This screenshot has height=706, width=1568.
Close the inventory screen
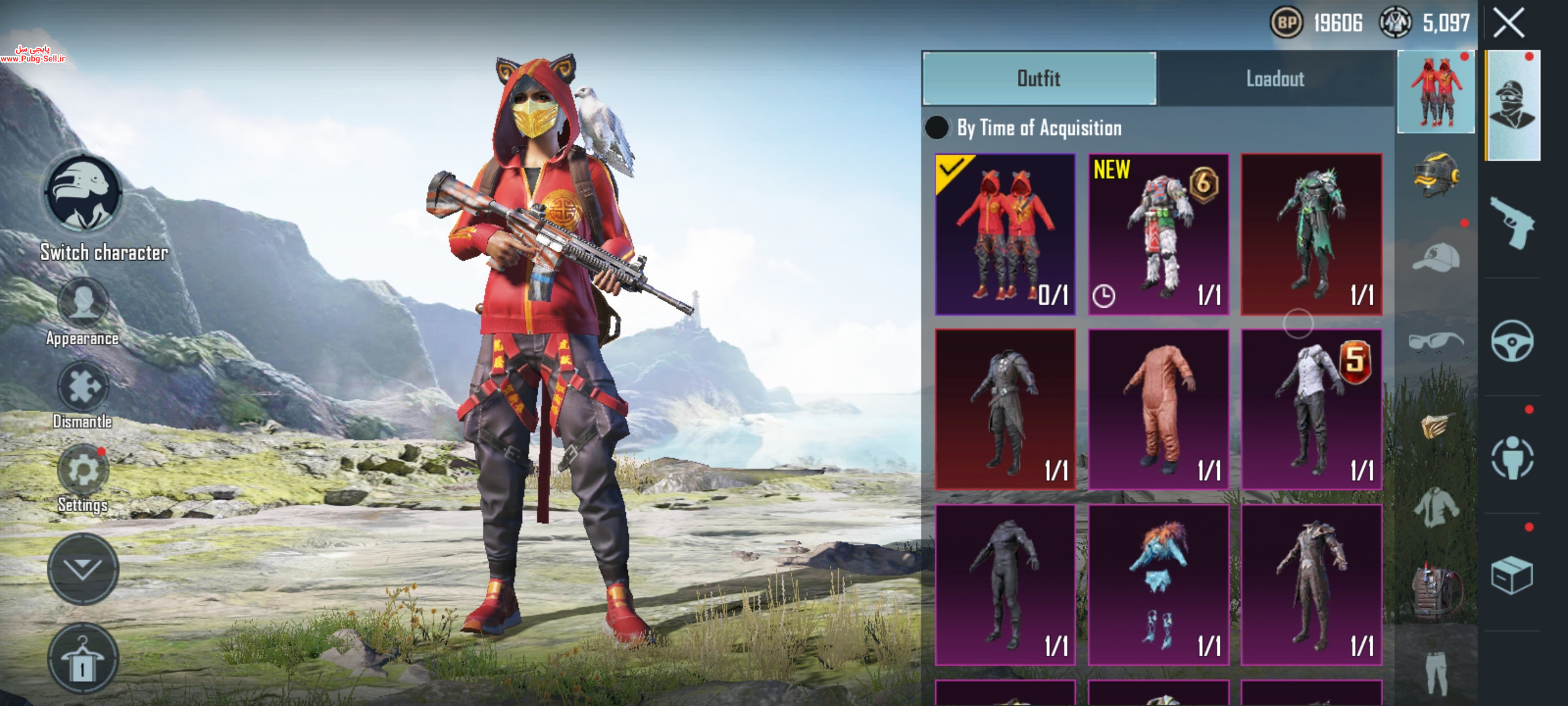(x=1509, y=24)
